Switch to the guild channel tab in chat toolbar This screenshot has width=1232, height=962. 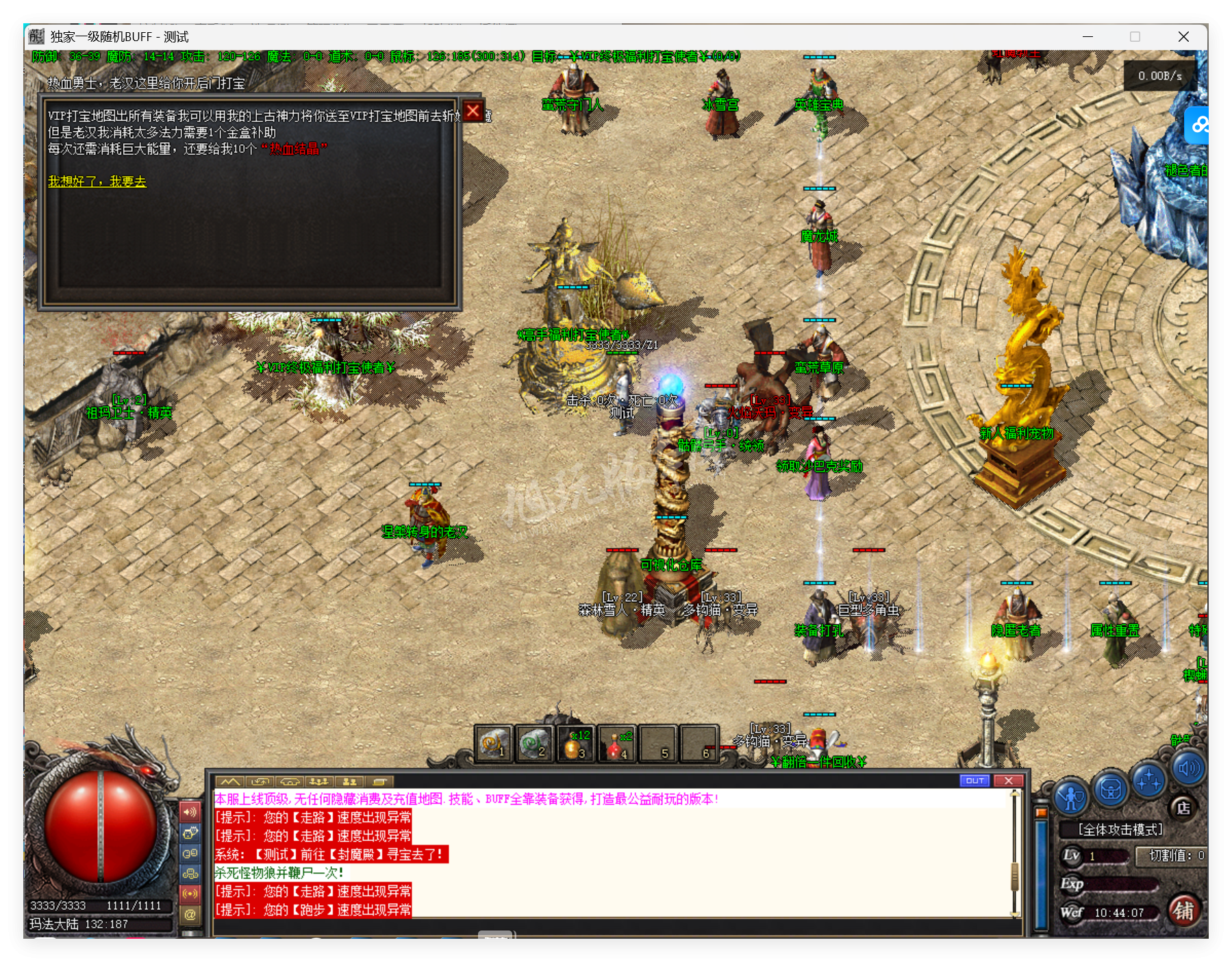[290, 781]
